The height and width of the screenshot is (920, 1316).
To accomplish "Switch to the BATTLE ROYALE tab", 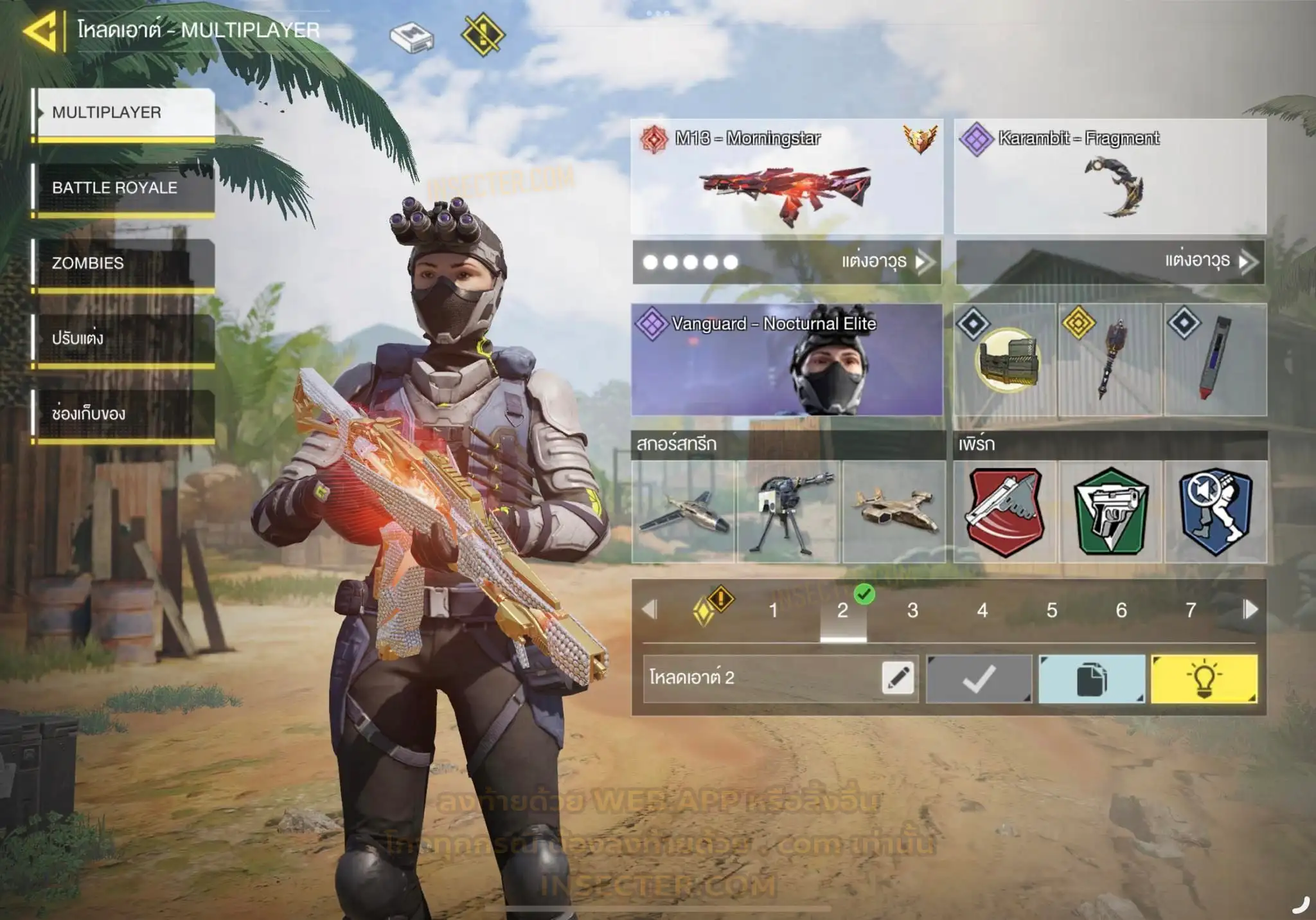I will coord(125,188).
